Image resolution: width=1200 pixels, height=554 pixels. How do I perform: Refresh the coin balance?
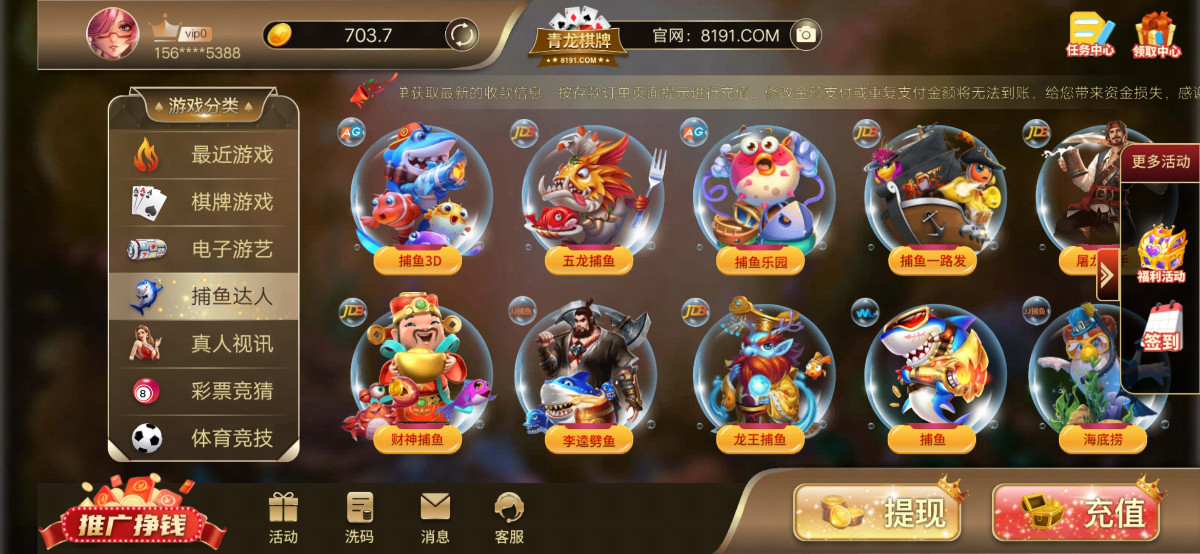click(x=461, y=35)
